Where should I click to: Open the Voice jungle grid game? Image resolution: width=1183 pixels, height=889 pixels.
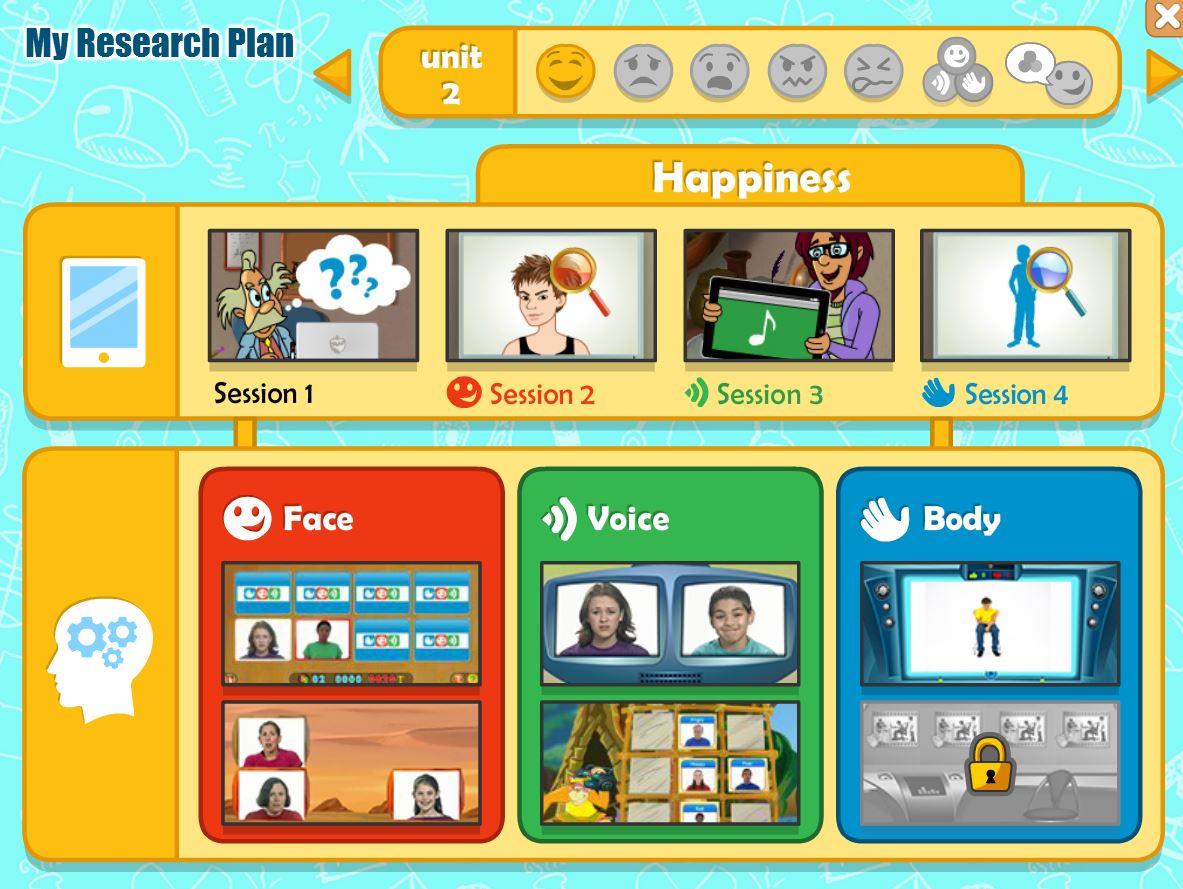(x=670, y=763)
